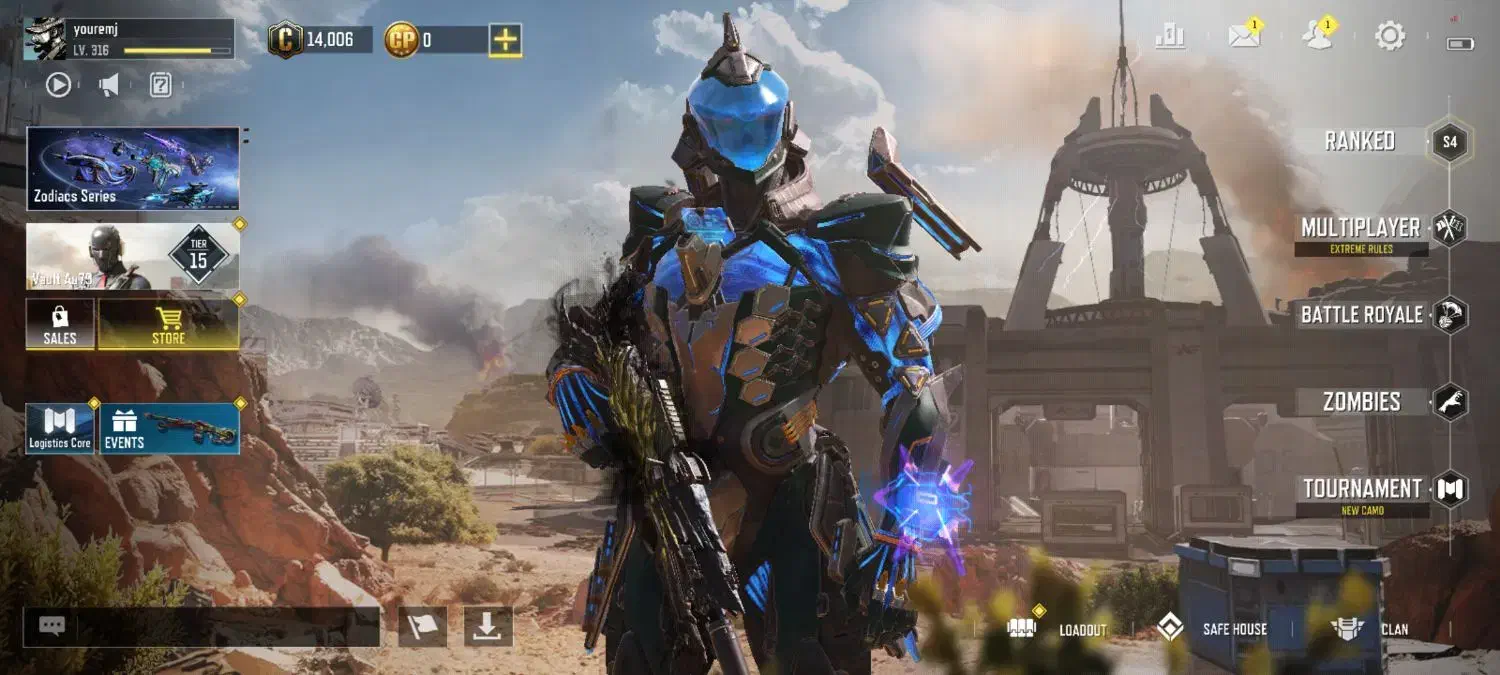Image resolution: width=1500 pixels, height=675 pixels.
Task: Add CP with the yellow plus button
Action: [505, 40]
